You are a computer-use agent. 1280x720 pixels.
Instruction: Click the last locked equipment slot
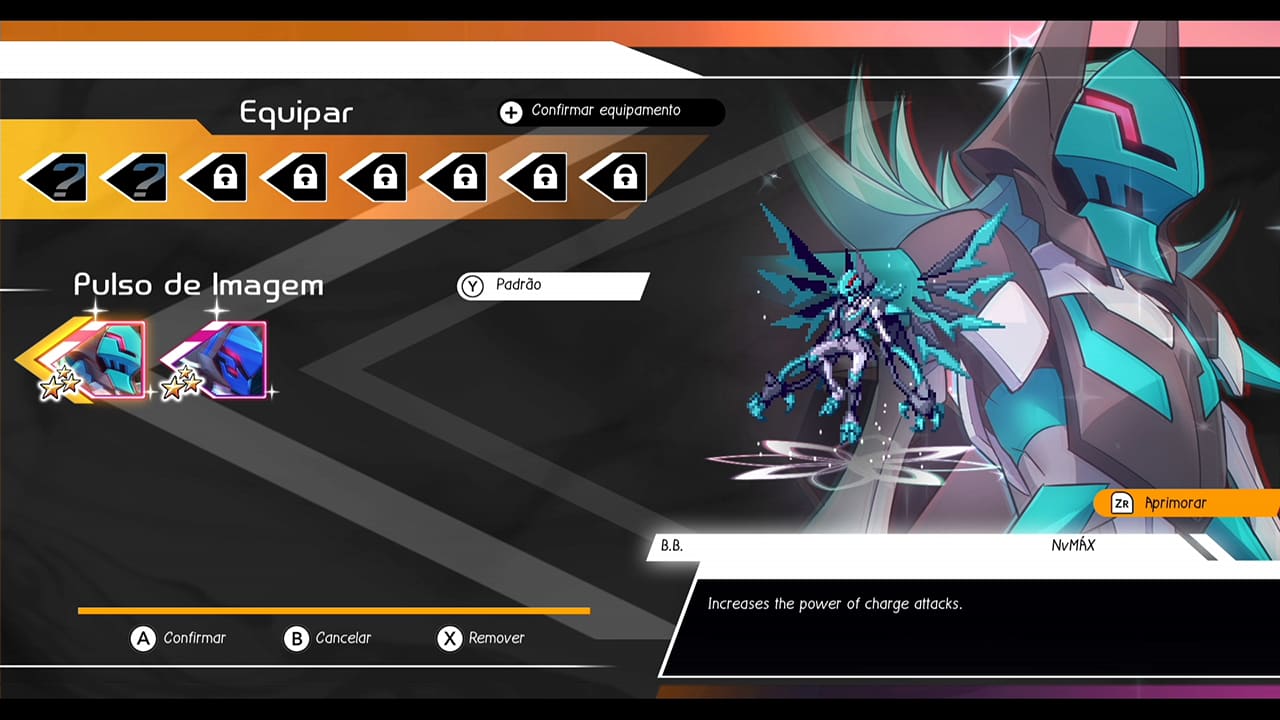(x=615, y=176)
